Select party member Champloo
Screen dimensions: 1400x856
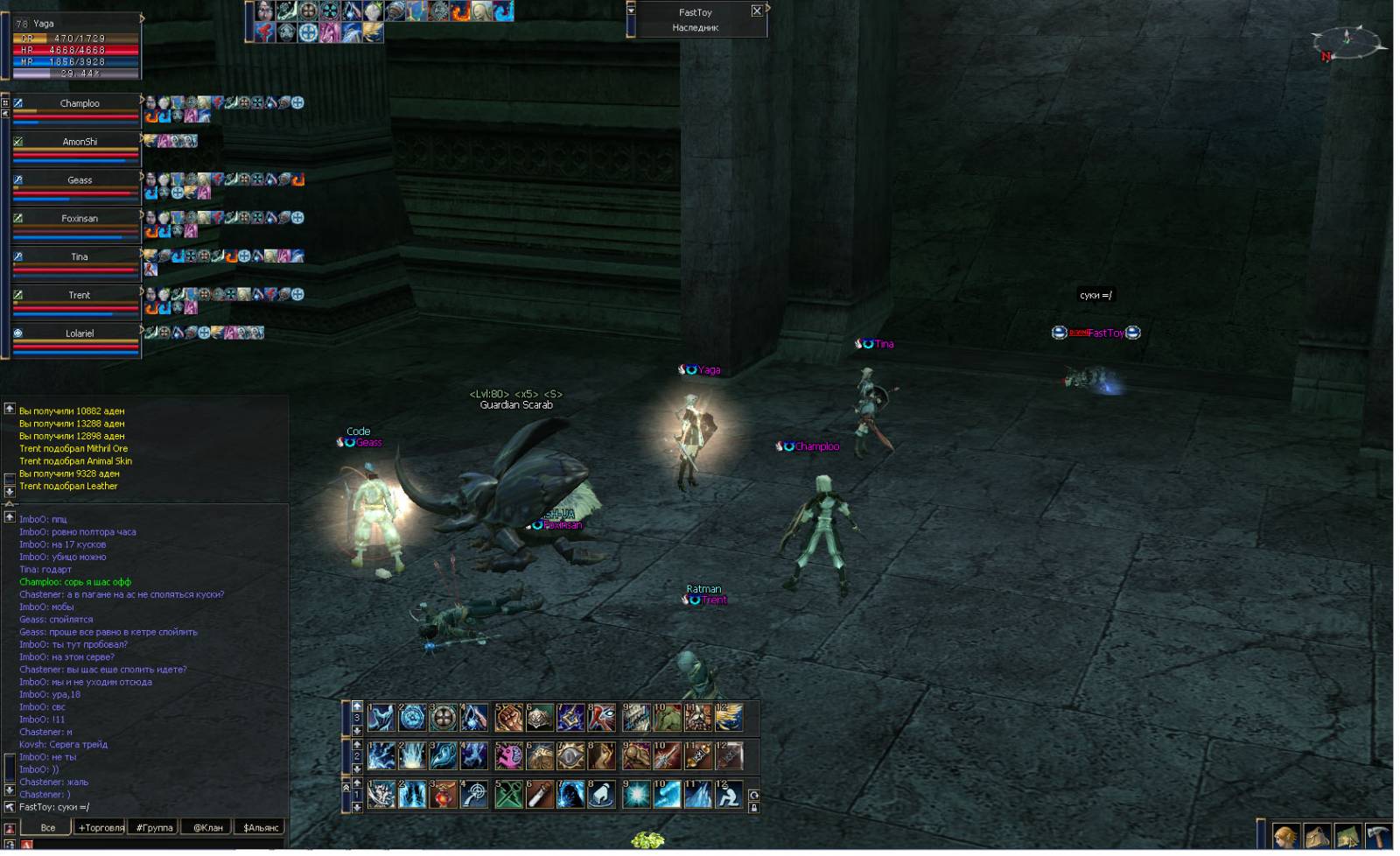[x=79, y=103]
